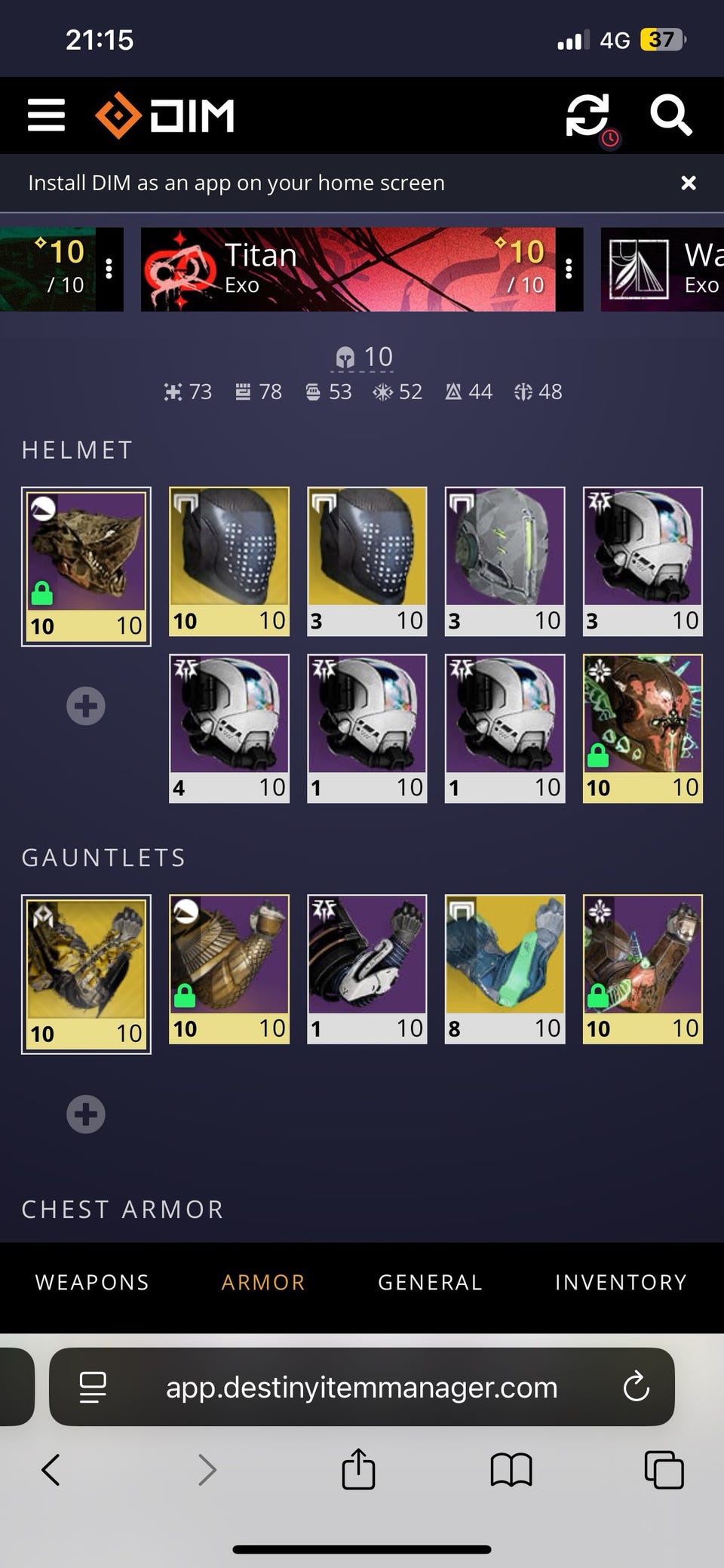Refresh inventory with the sync arrows icon
724x1568 pixels.
point(587,115)
